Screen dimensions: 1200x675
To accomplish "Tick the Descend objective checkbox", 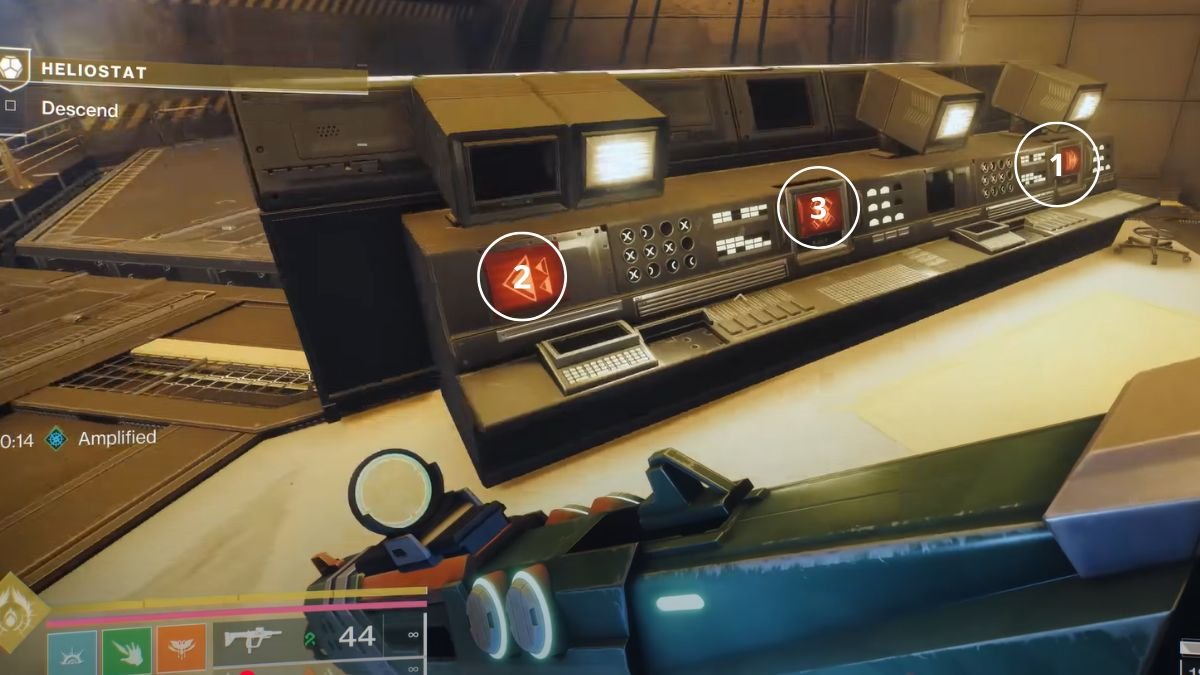I will [10, 105].
